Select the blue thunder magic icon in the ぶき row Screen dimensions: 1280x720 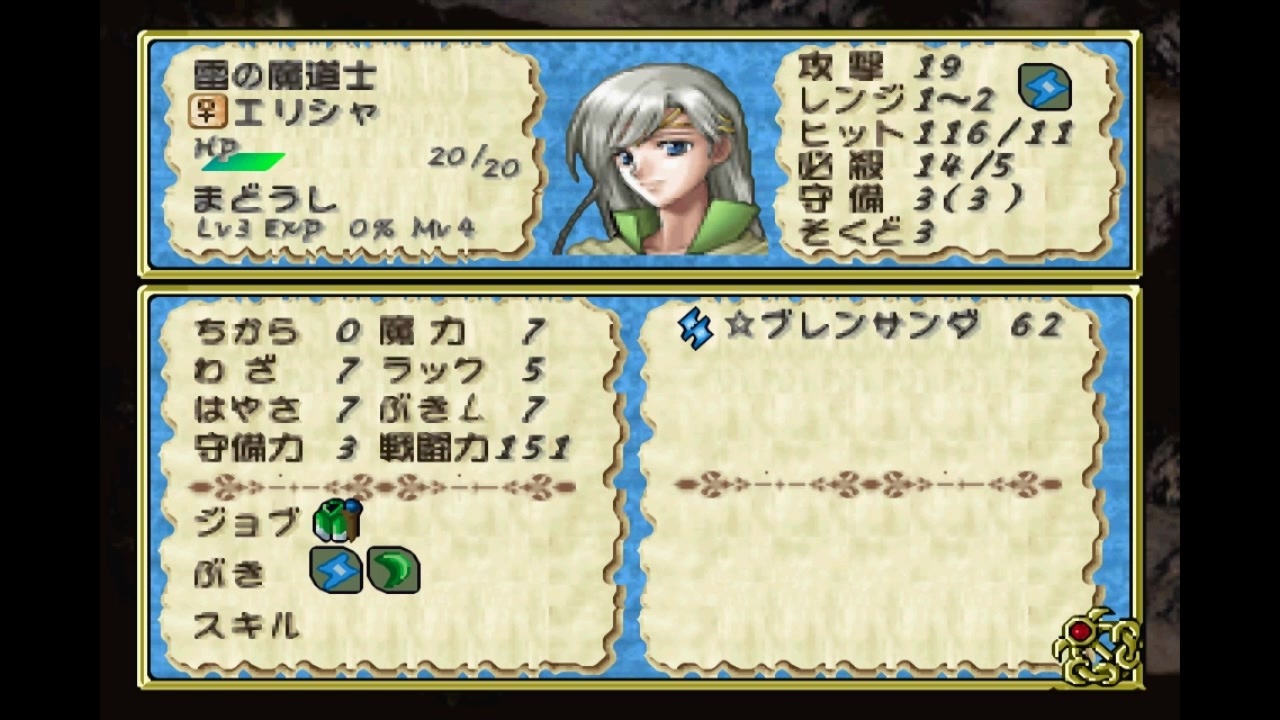(337, 572)
